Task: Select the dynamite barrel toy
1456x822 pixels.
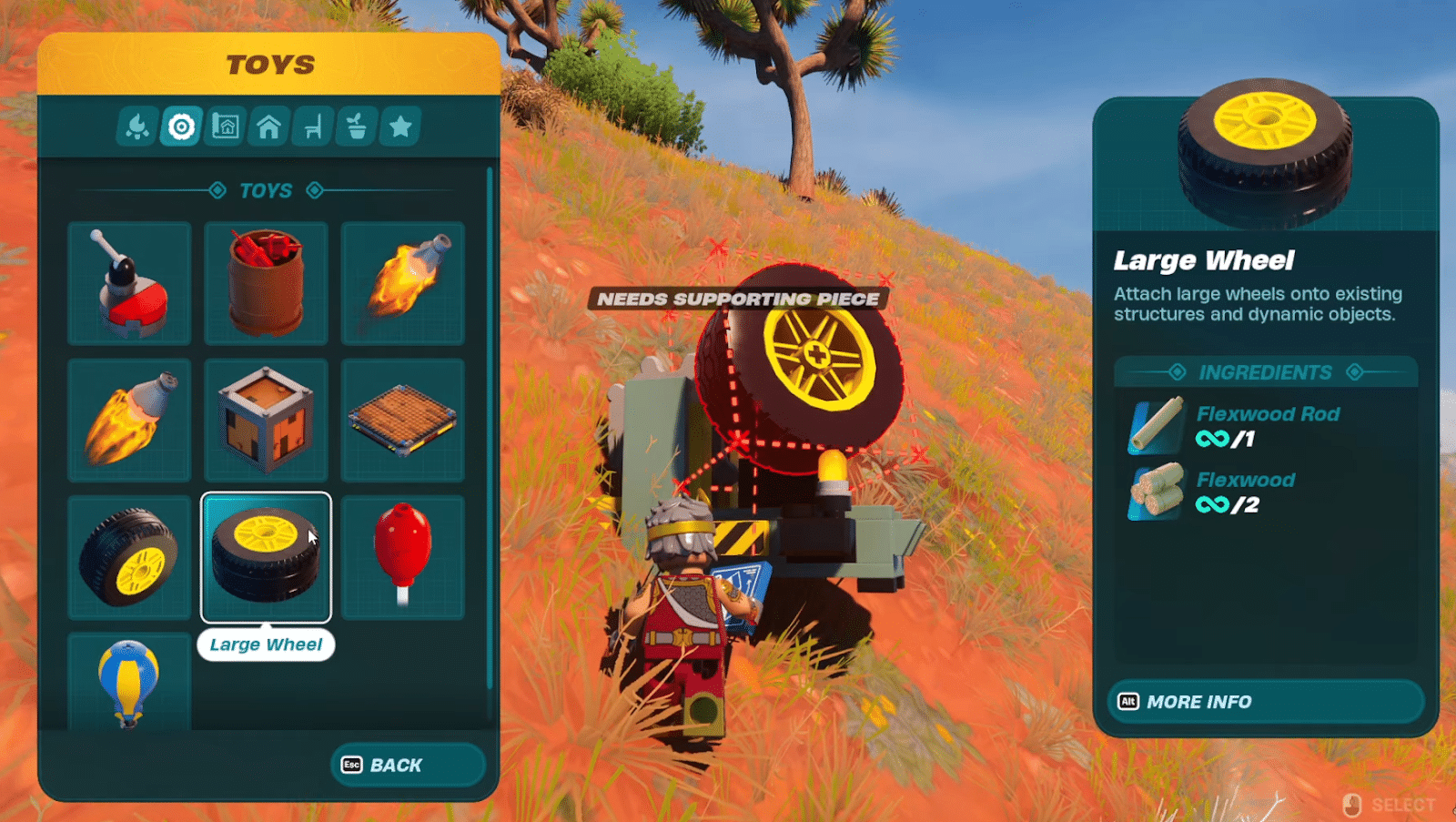Action: (x=267, y=284)
